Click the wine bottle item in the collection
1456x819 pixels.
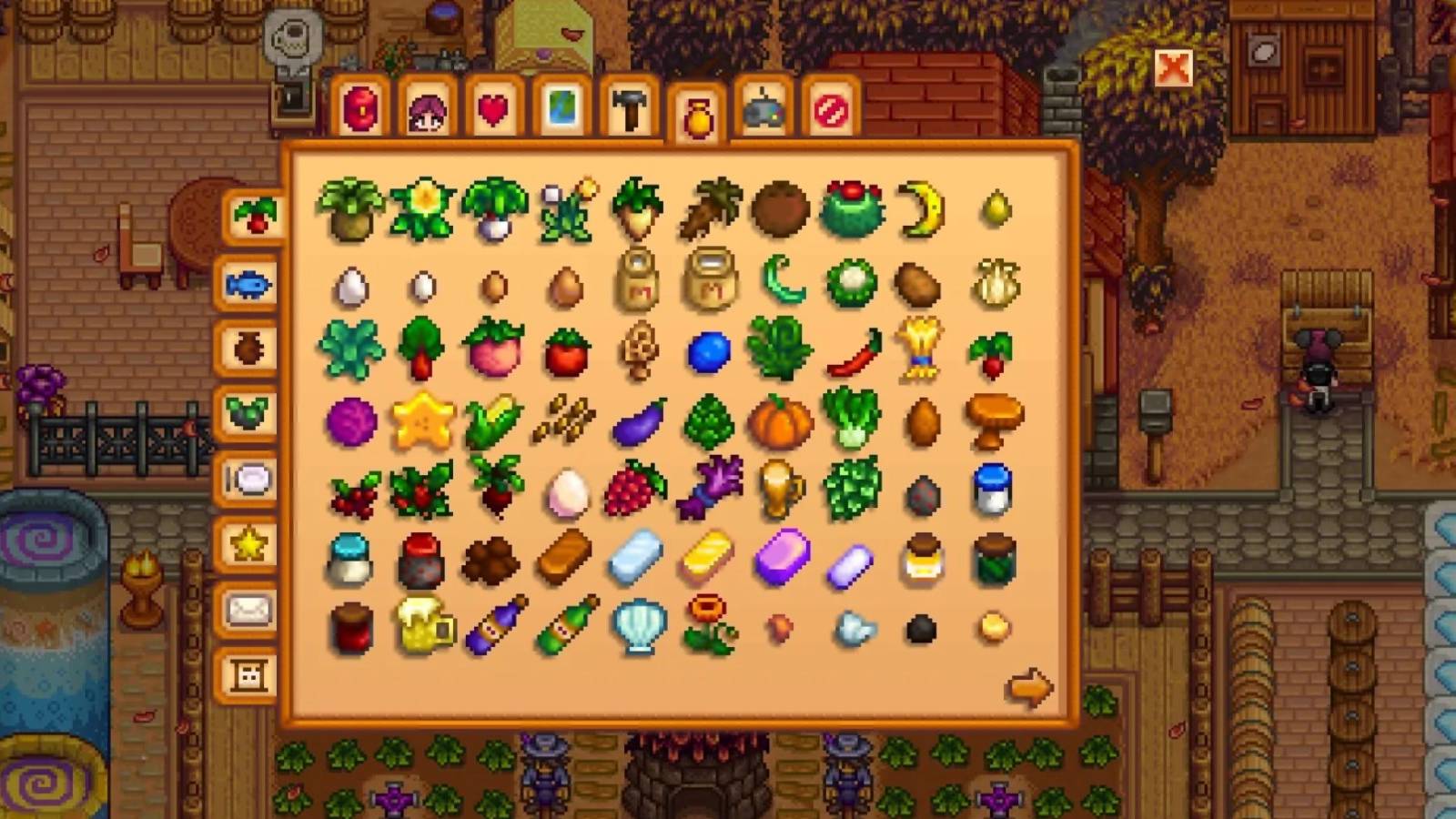point(492,623)
